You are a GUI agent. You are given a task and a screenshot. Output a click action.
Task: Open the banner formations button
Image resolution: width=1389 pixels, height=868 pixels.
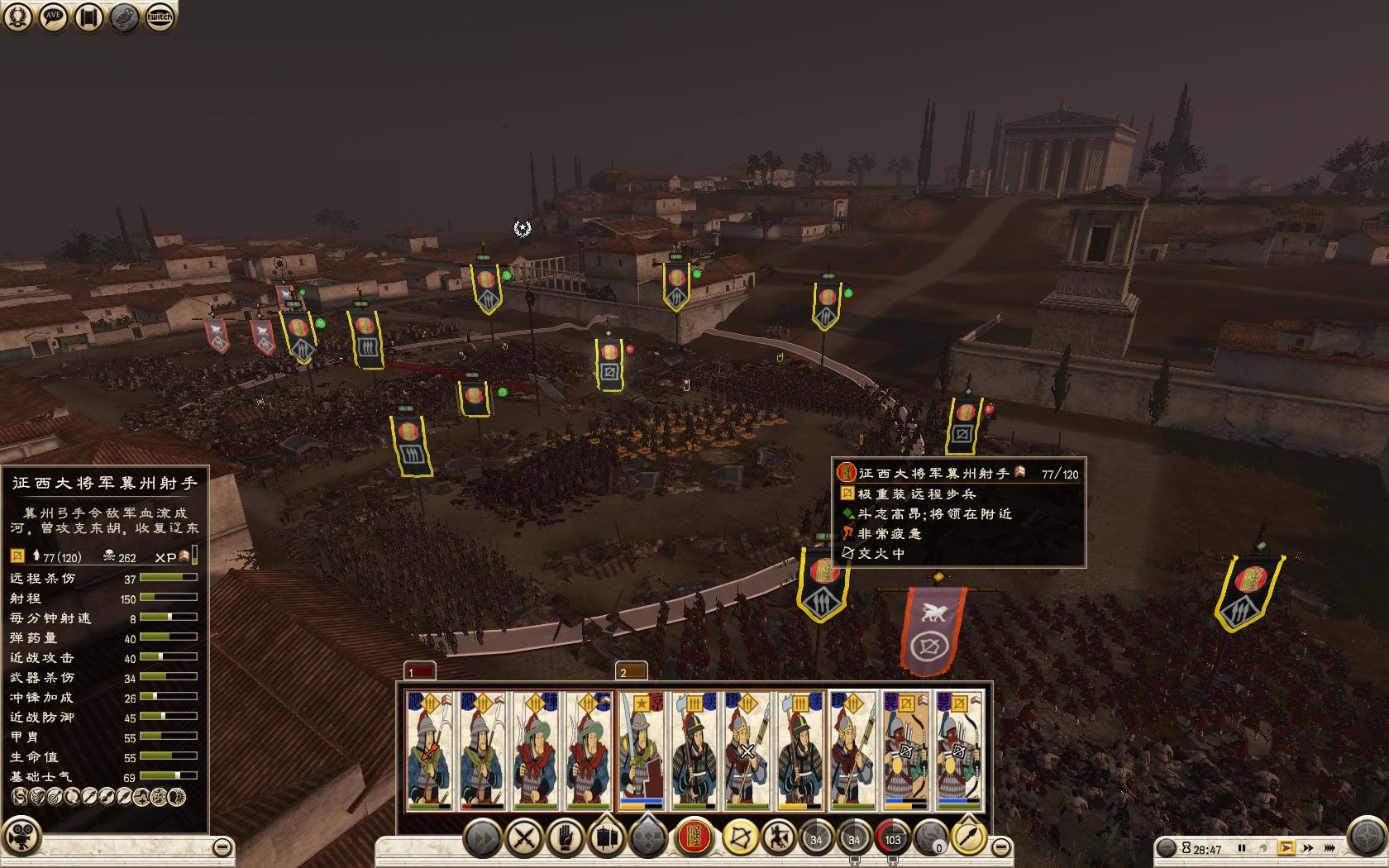[x=606, y=839]
